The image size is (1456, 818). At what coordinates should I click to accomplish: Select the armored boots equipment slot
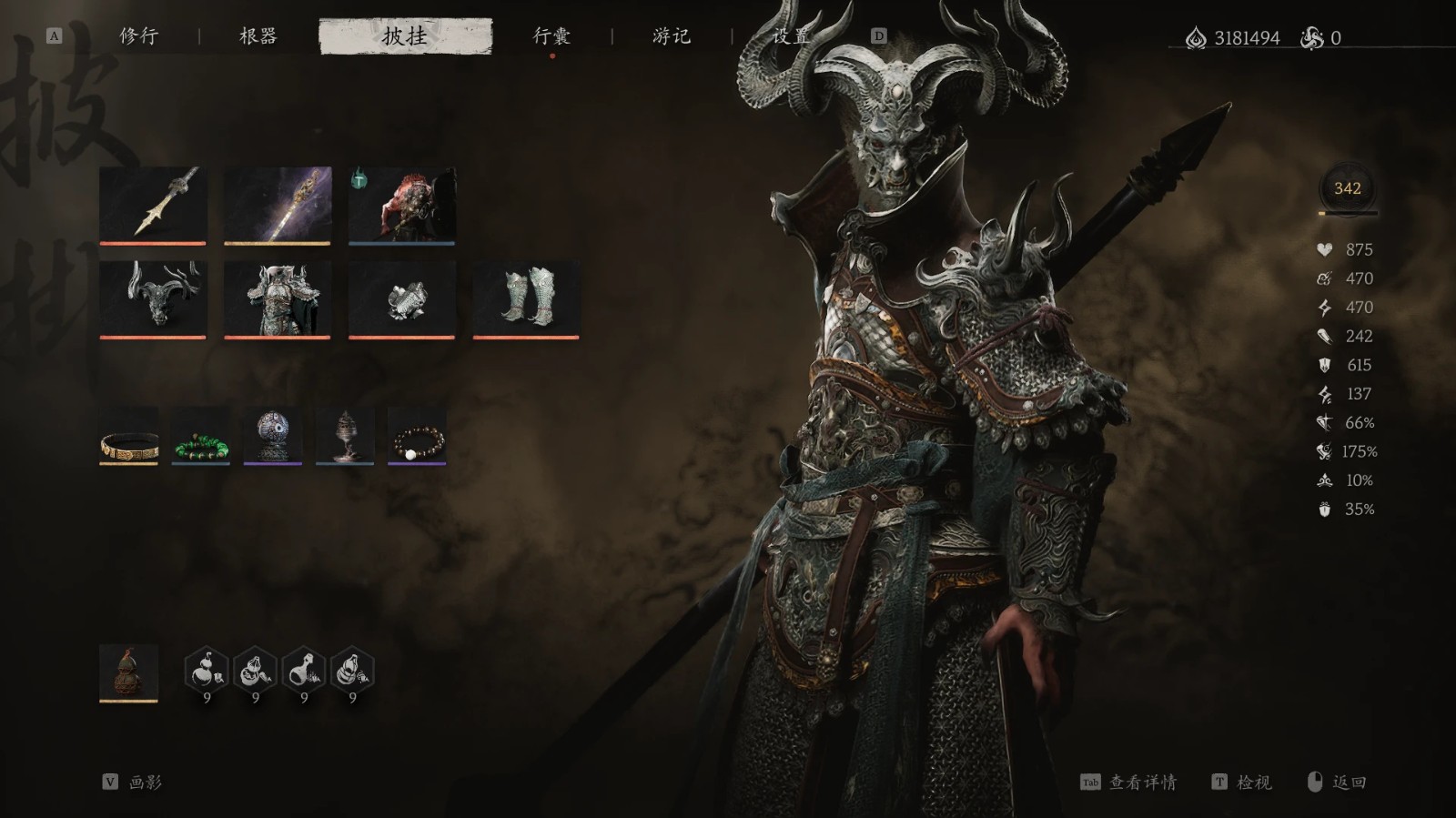(x=525, y=300)
